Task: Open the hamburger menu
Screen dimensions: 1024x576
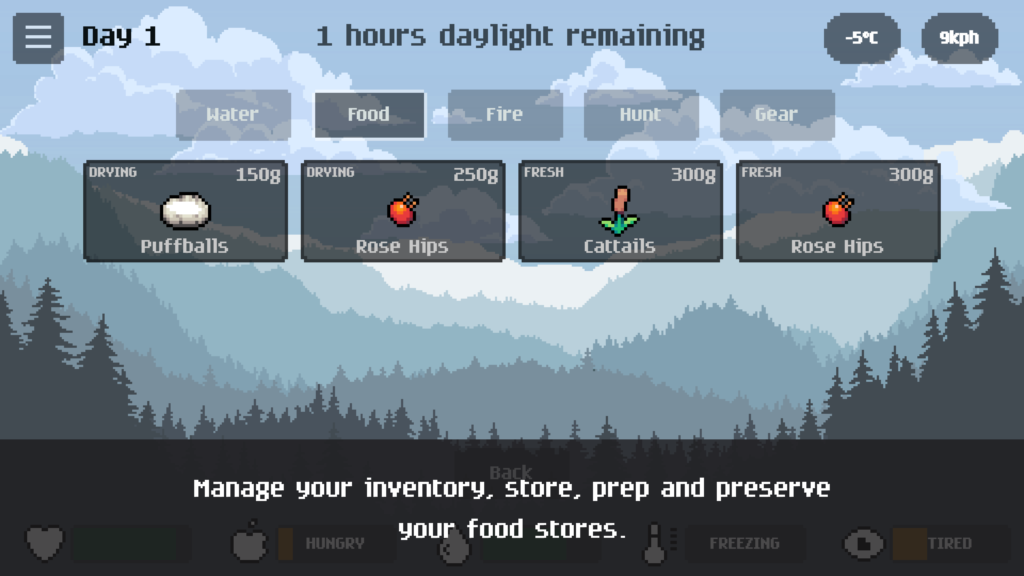Action: pyautogui.click(x=38, y=38)
